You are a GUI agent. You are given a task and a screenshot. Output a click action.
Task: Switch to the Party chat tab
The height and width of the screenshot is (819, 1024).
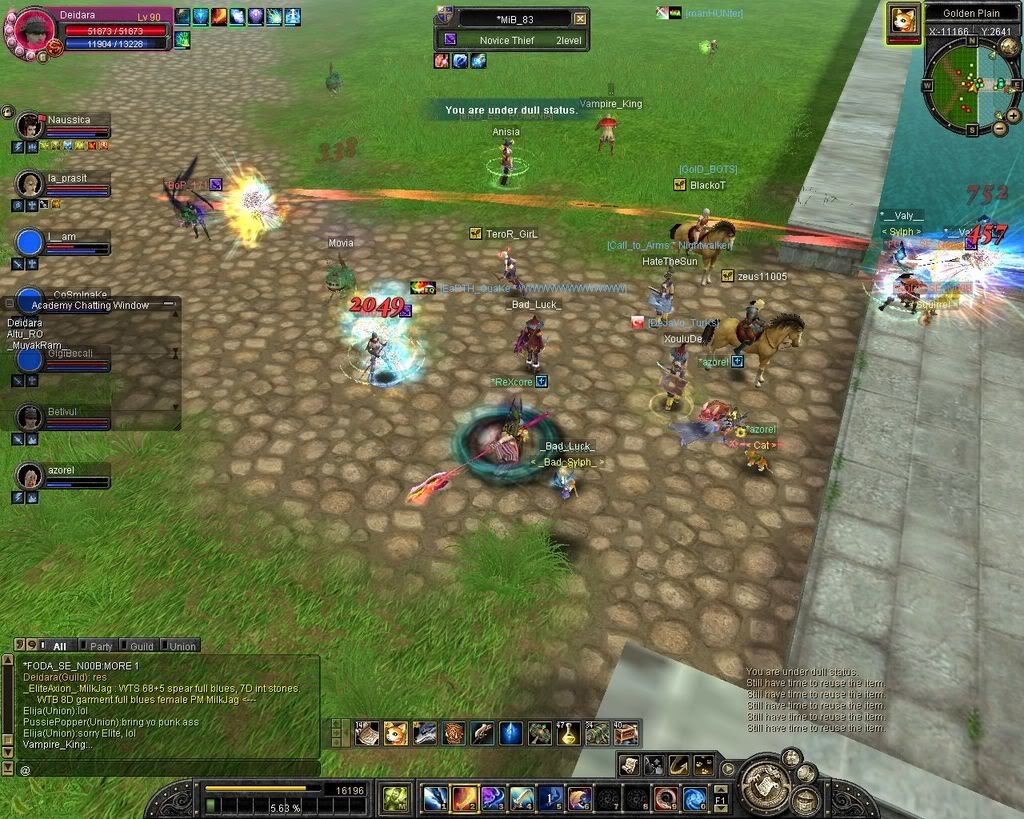(x=100, y=646)
